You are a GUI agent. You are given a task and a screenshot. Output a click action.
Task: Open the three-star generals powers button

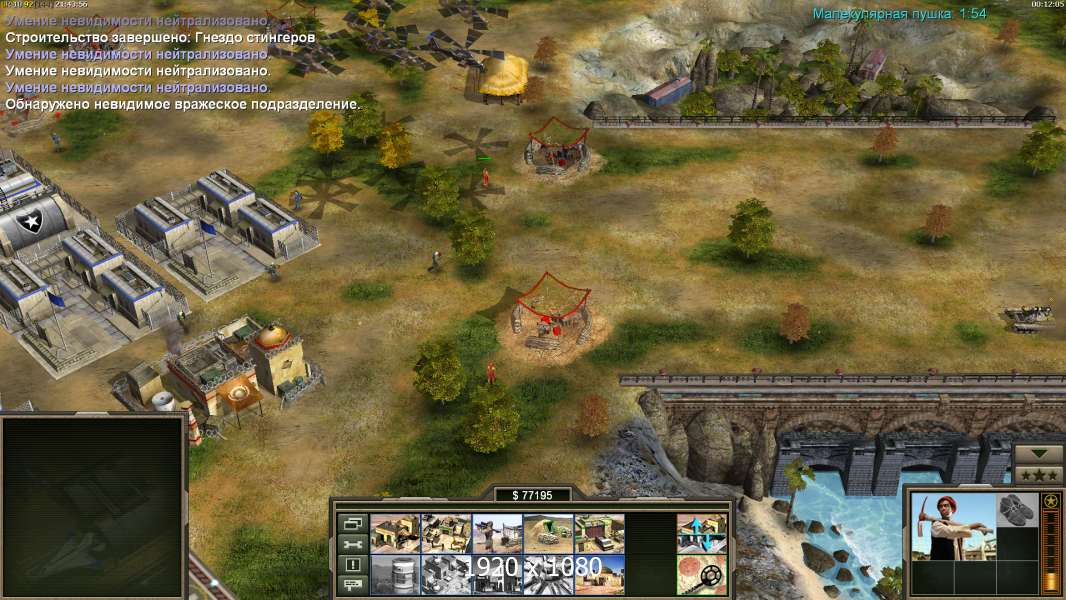pos(1039,473)
